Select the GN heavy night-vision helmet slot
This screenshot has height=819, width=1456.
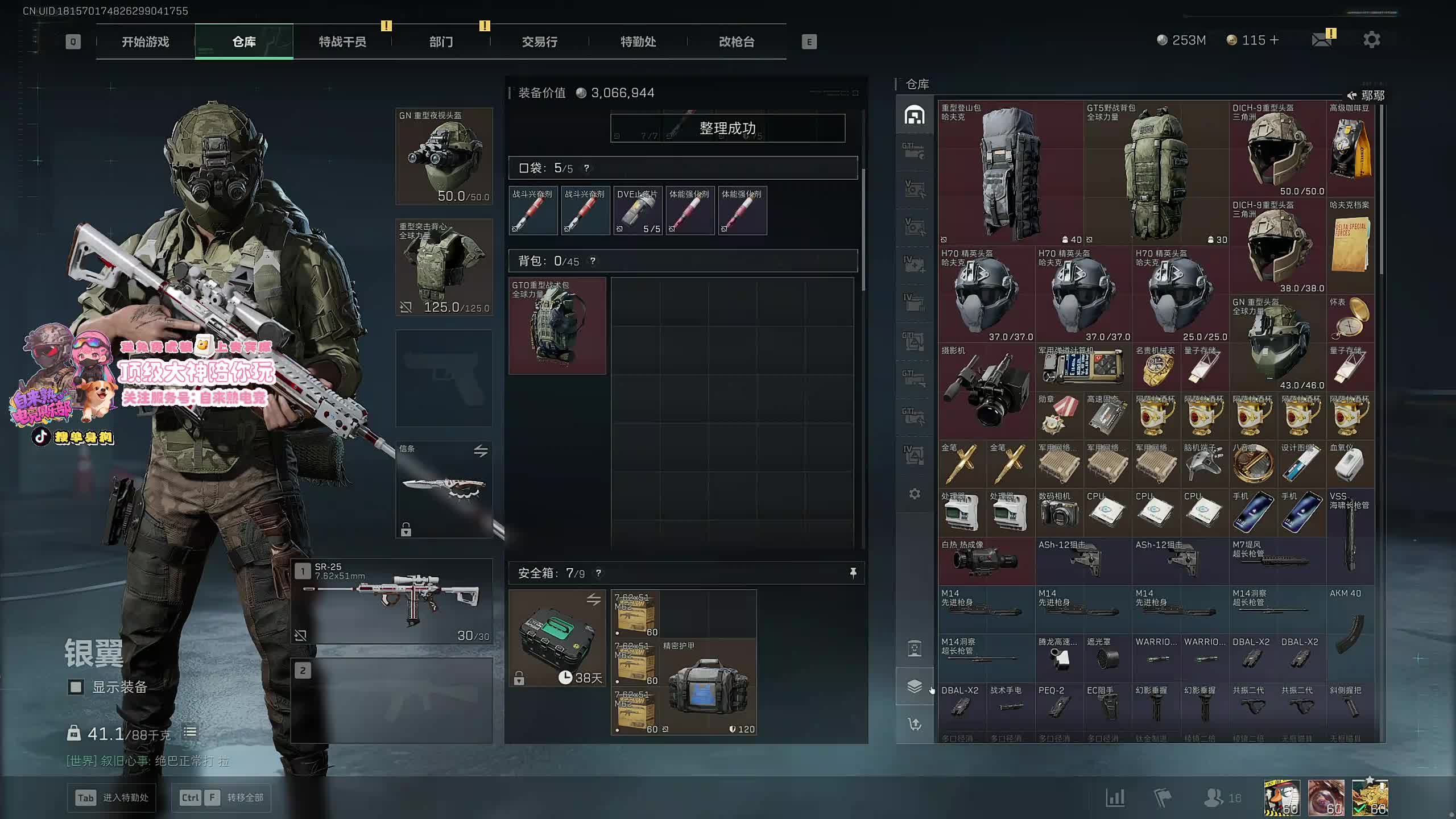[444, 156]
